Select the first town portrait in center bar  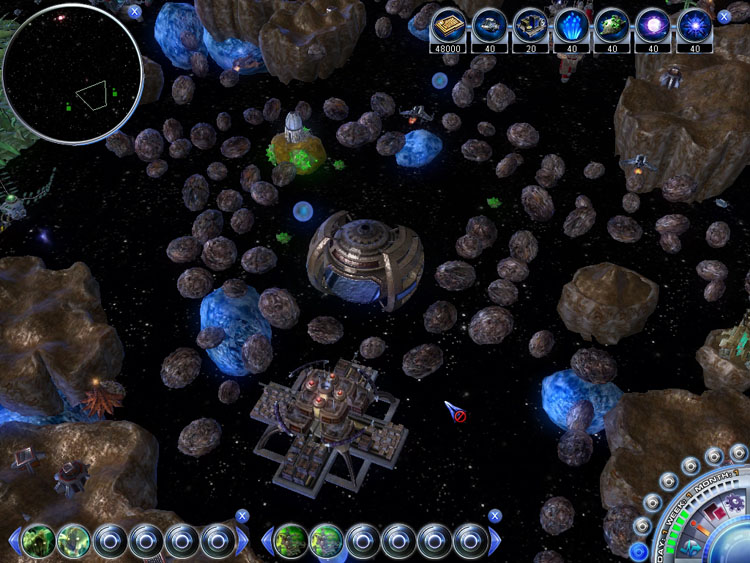(x=290, y=541)
